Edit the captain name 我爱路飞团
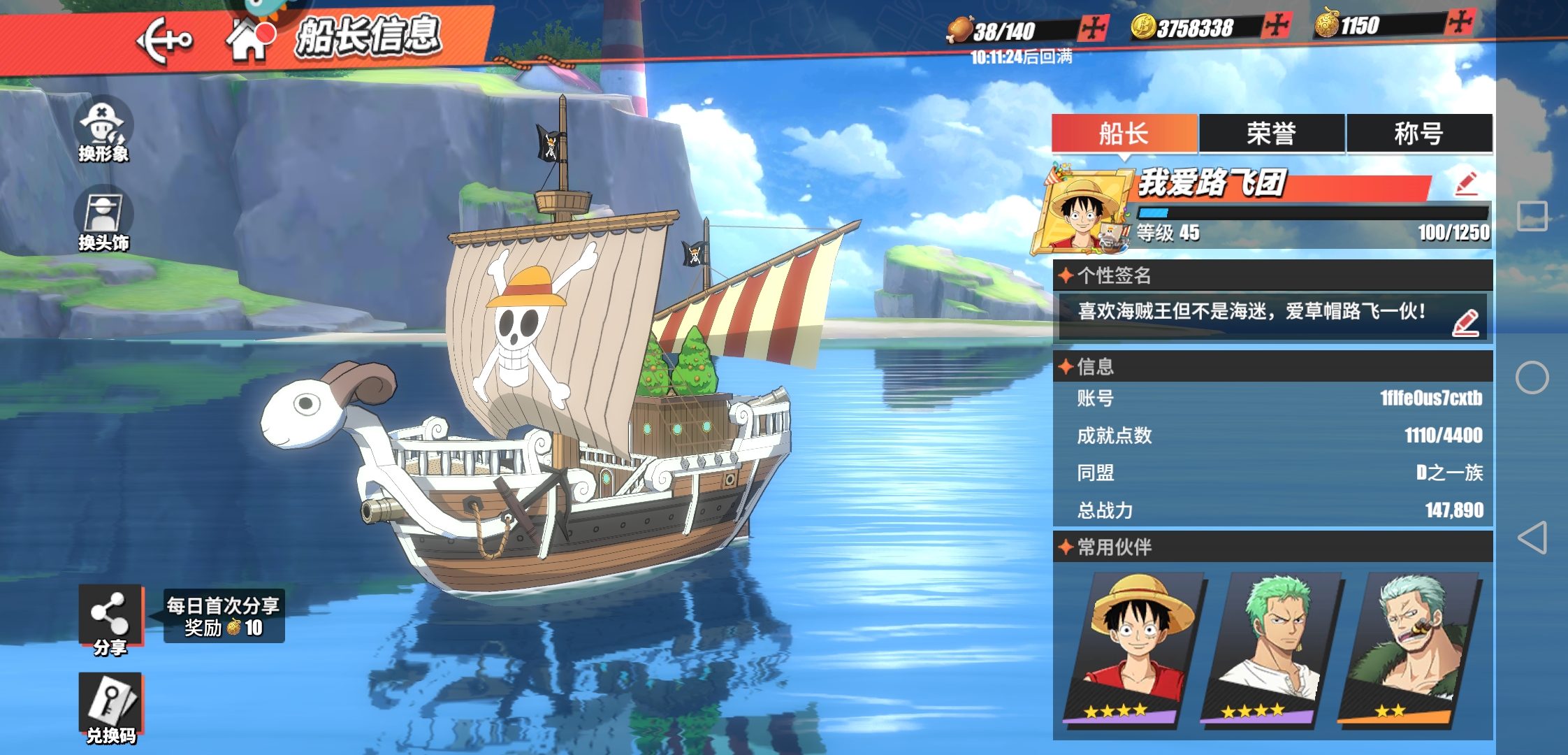The height and width of the screenshot is (755, 1568). point(1466,184)
